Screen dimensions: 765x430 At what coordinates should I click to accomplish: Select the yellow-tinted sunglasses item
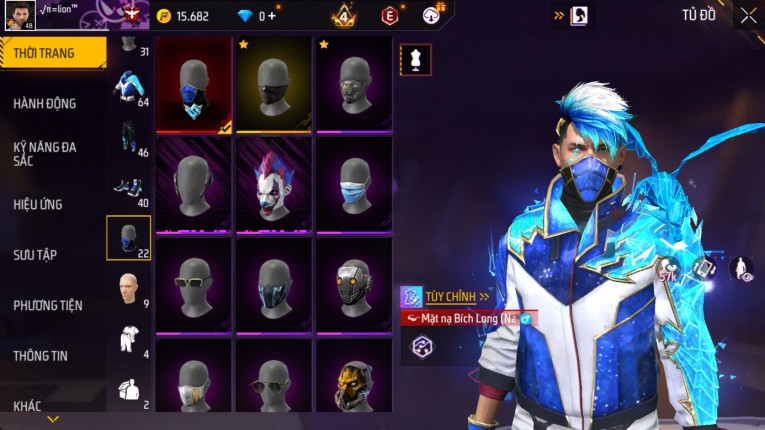[194, 285]
